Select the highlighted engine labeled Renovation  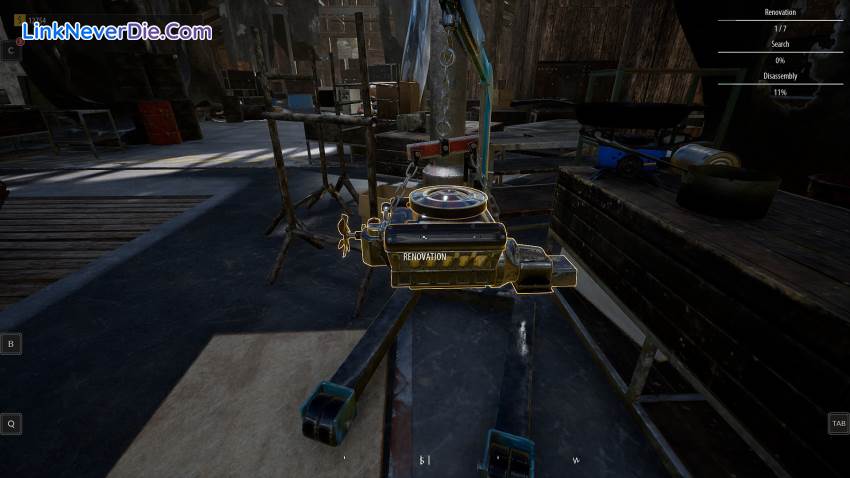(x=448, y=246)
